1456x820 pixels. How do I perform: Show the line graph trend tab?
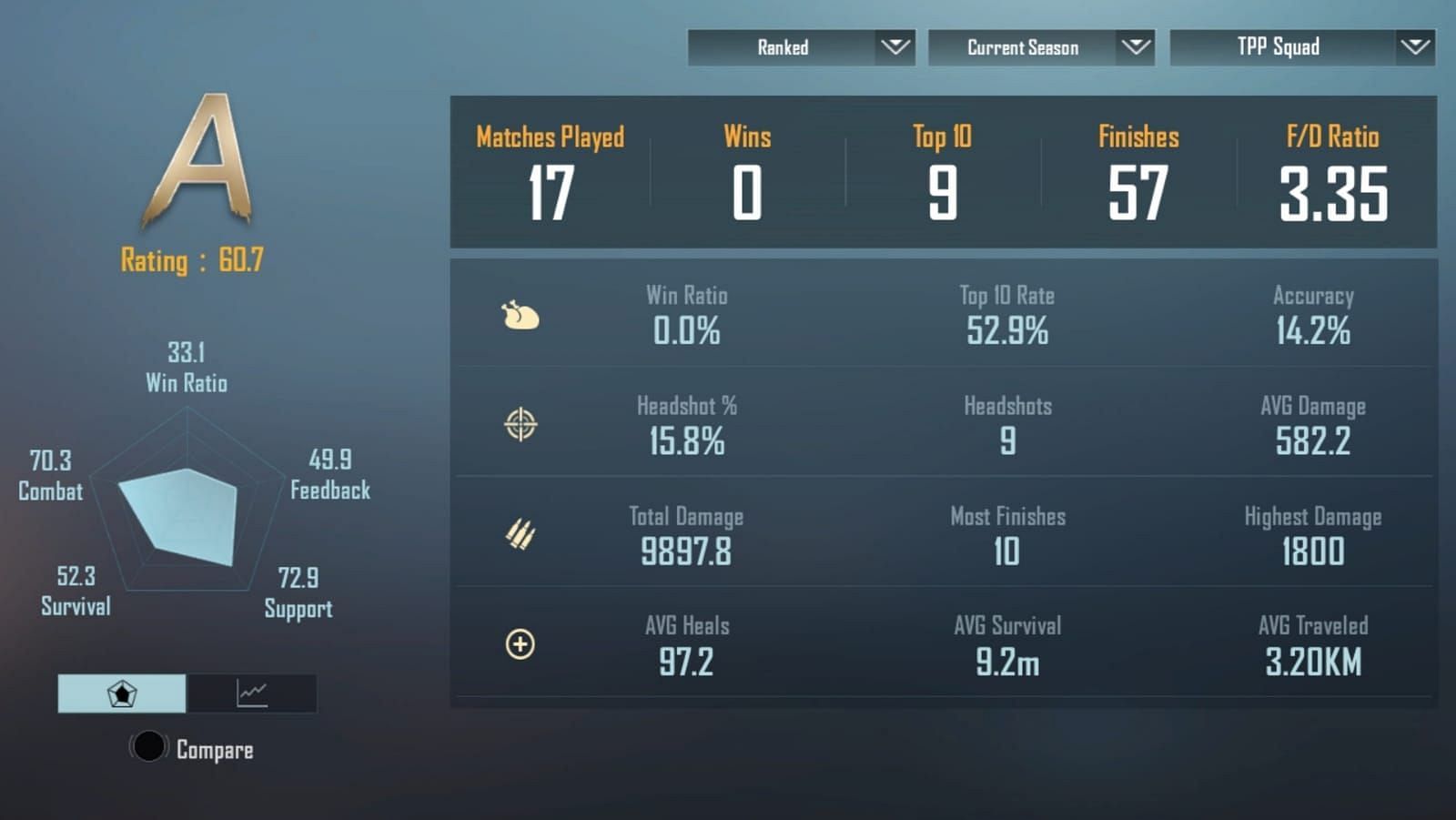252,693
